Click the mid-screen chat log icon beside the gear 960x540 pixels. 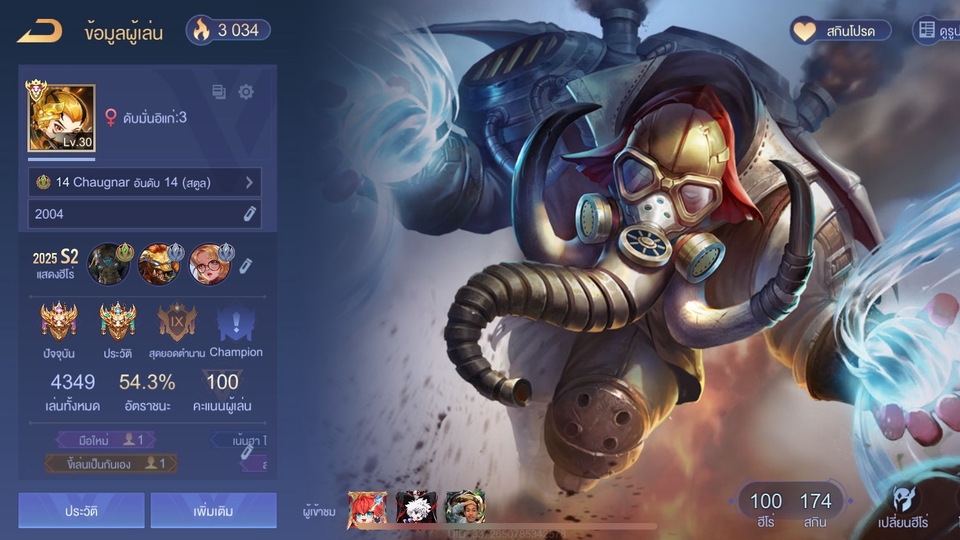pyautogui.click(x=219, y=92)
